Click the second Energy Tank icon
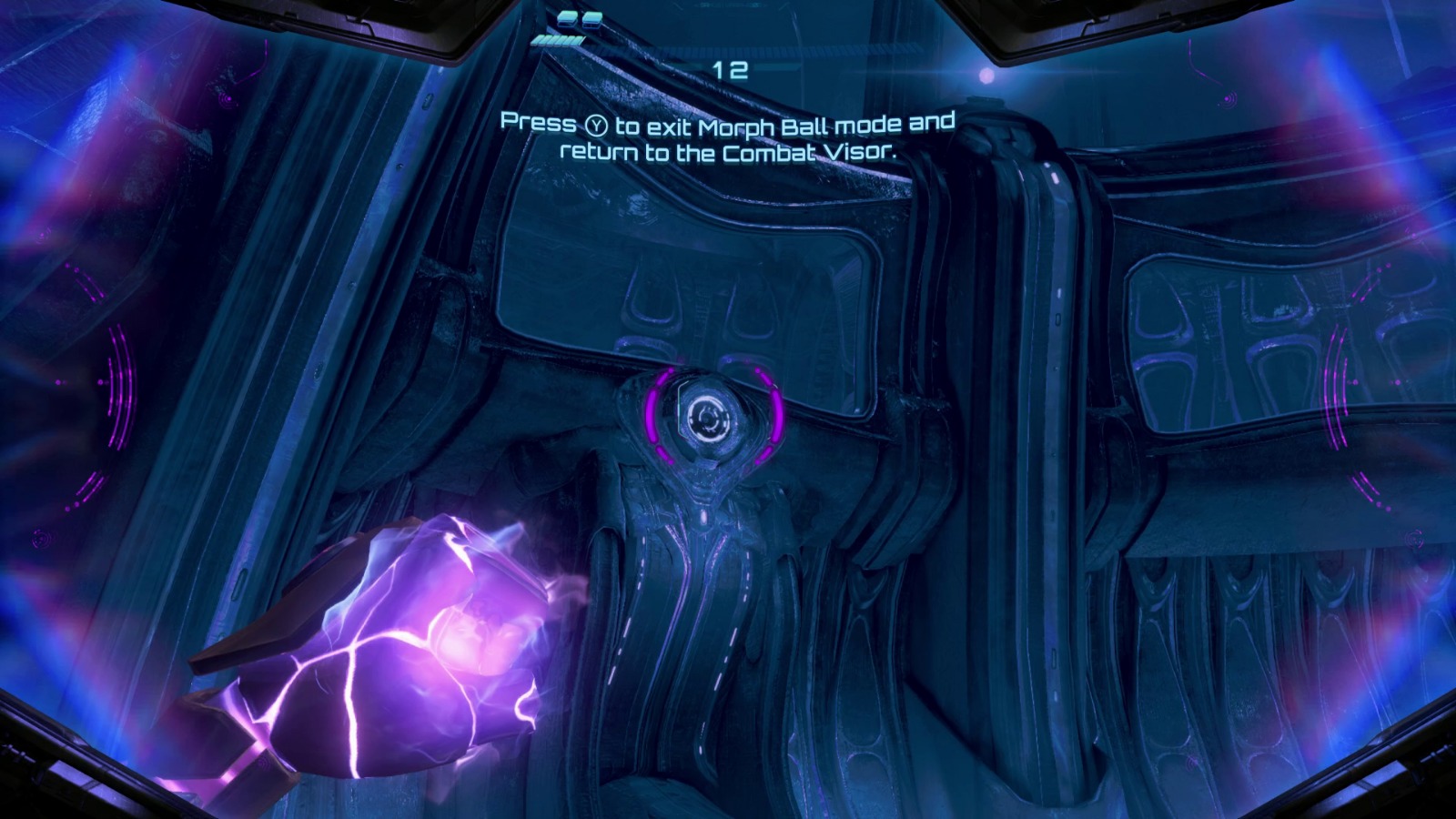The image size is (1456, 819). (592, 18)
